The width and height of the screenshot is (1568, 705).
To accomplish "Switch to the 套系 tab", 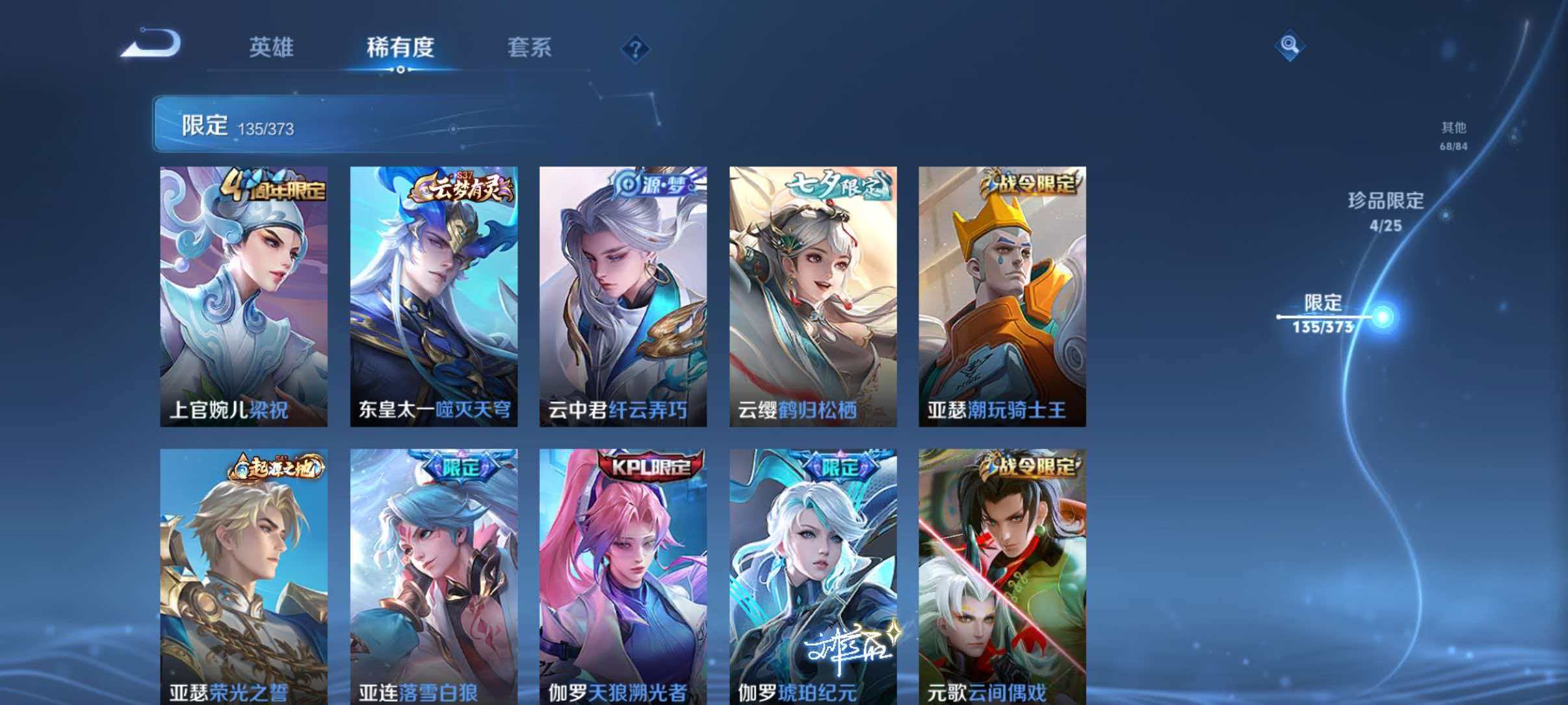I will coord(530,47).
